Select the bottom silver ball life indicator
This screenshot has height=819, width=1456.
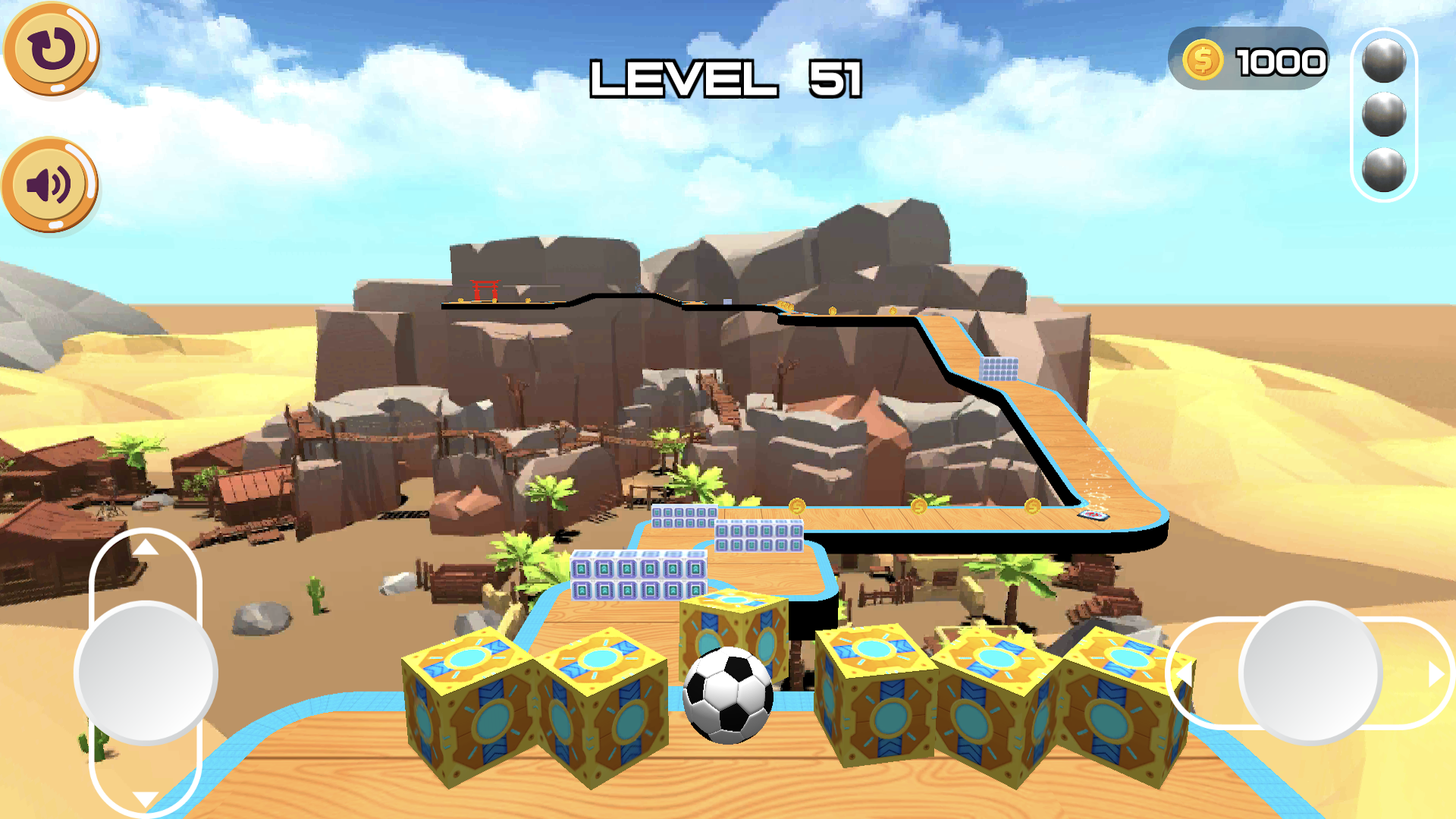click(x=1385, y=173)
